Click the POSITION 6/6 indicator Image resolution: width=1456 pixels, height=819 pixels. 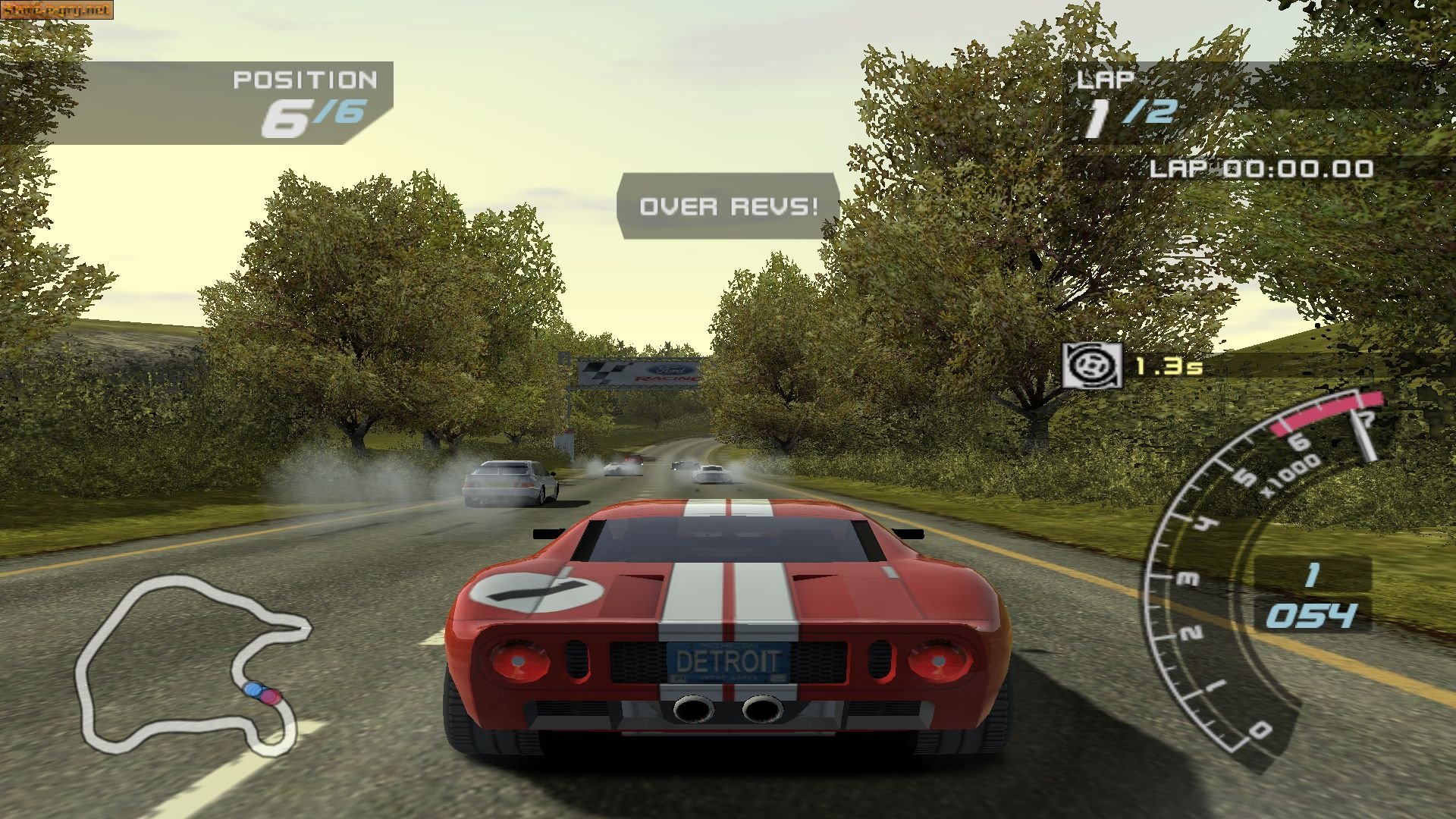coord(303,99)
